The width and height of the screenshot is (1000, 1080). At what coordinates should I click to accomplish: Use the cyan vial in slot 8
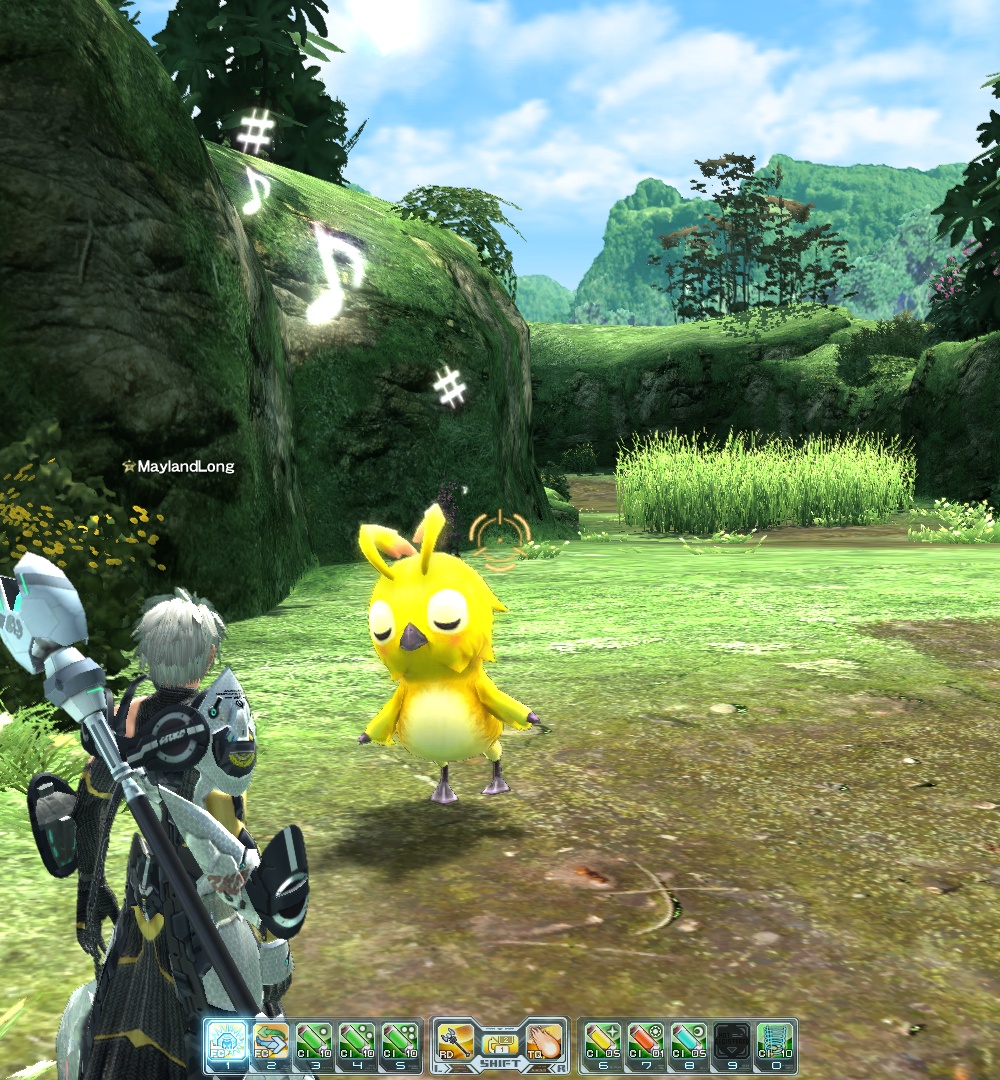click(x=688, y=1044)
